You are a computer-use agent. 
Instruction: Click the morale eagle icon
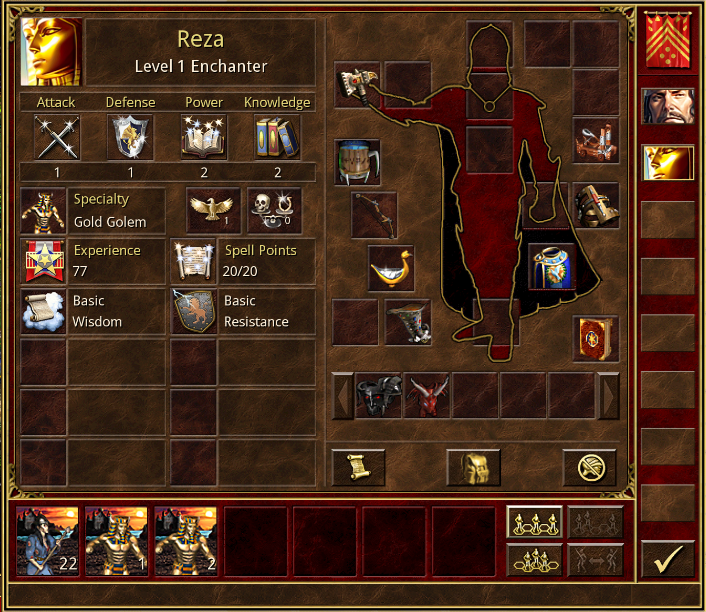pyautogui.click(x=214, y=210)
